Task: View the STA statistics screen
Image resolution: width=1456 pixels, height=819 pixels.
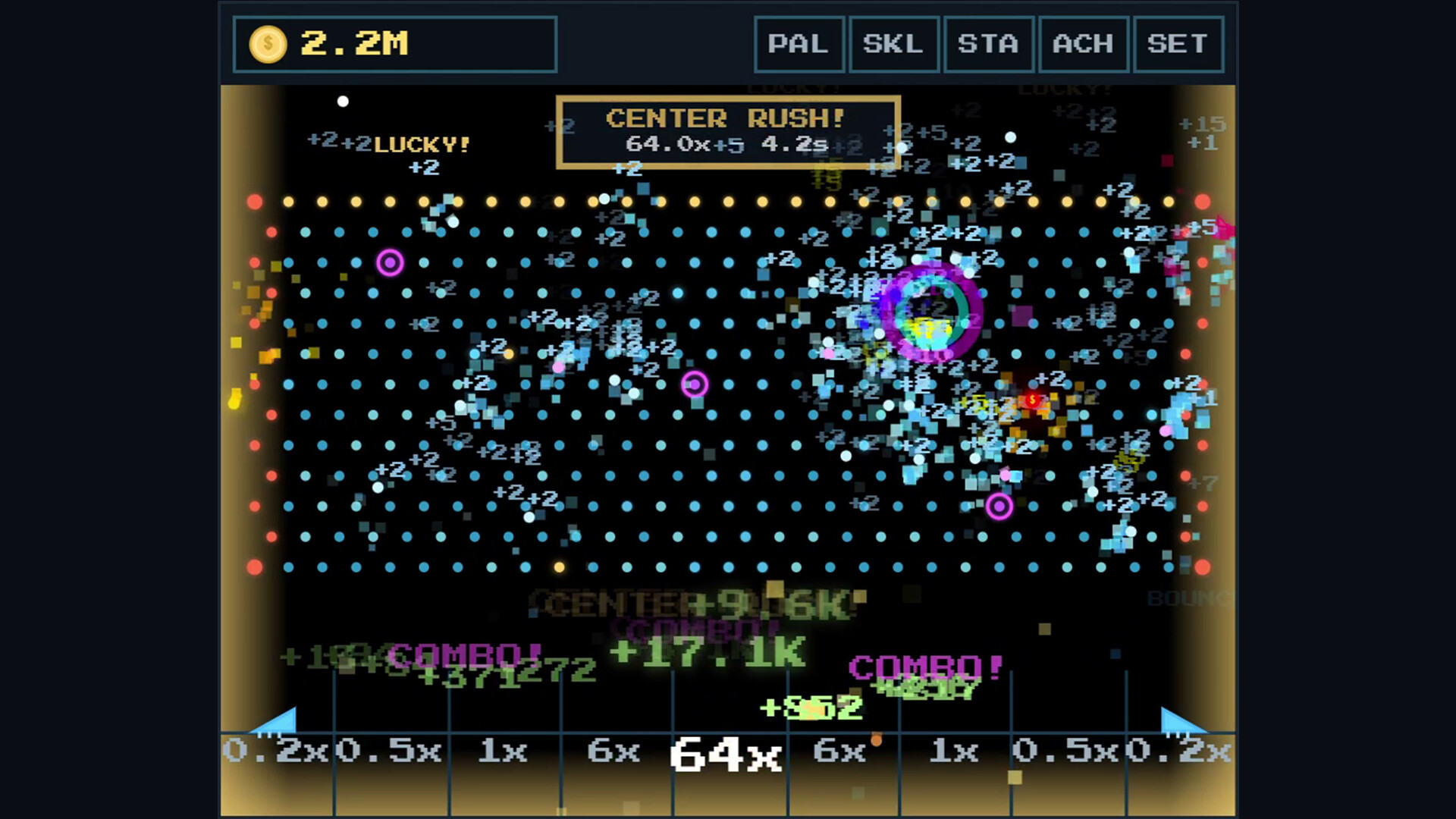Action: (x=989, y=43)
